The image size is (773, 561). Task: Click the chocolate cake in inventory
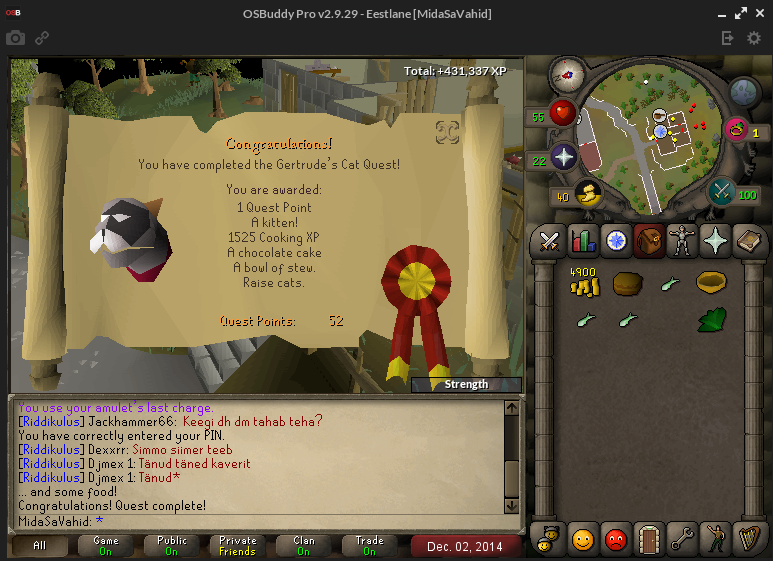click(x=626, y=284)
